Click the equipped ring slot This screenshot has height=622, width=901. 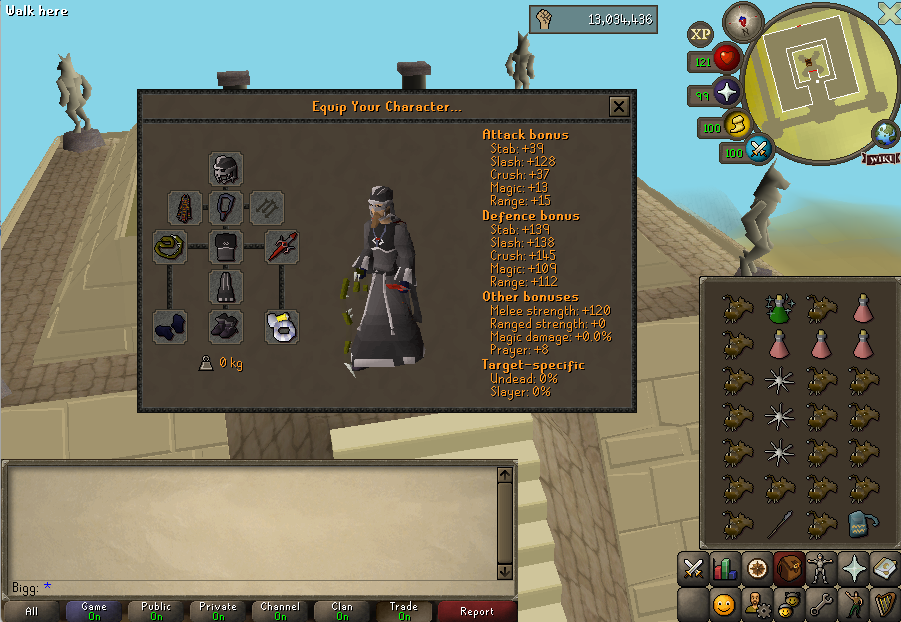pos(282,326)
